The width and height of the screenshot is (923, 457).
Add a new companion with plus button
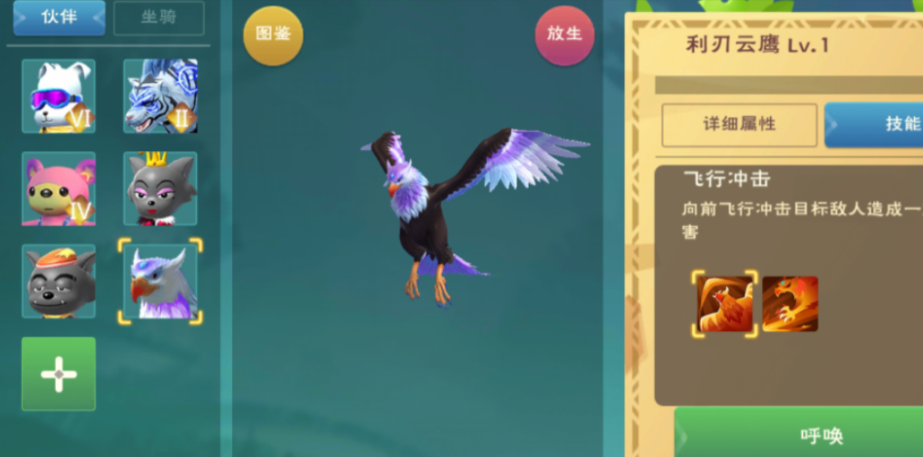59,373
